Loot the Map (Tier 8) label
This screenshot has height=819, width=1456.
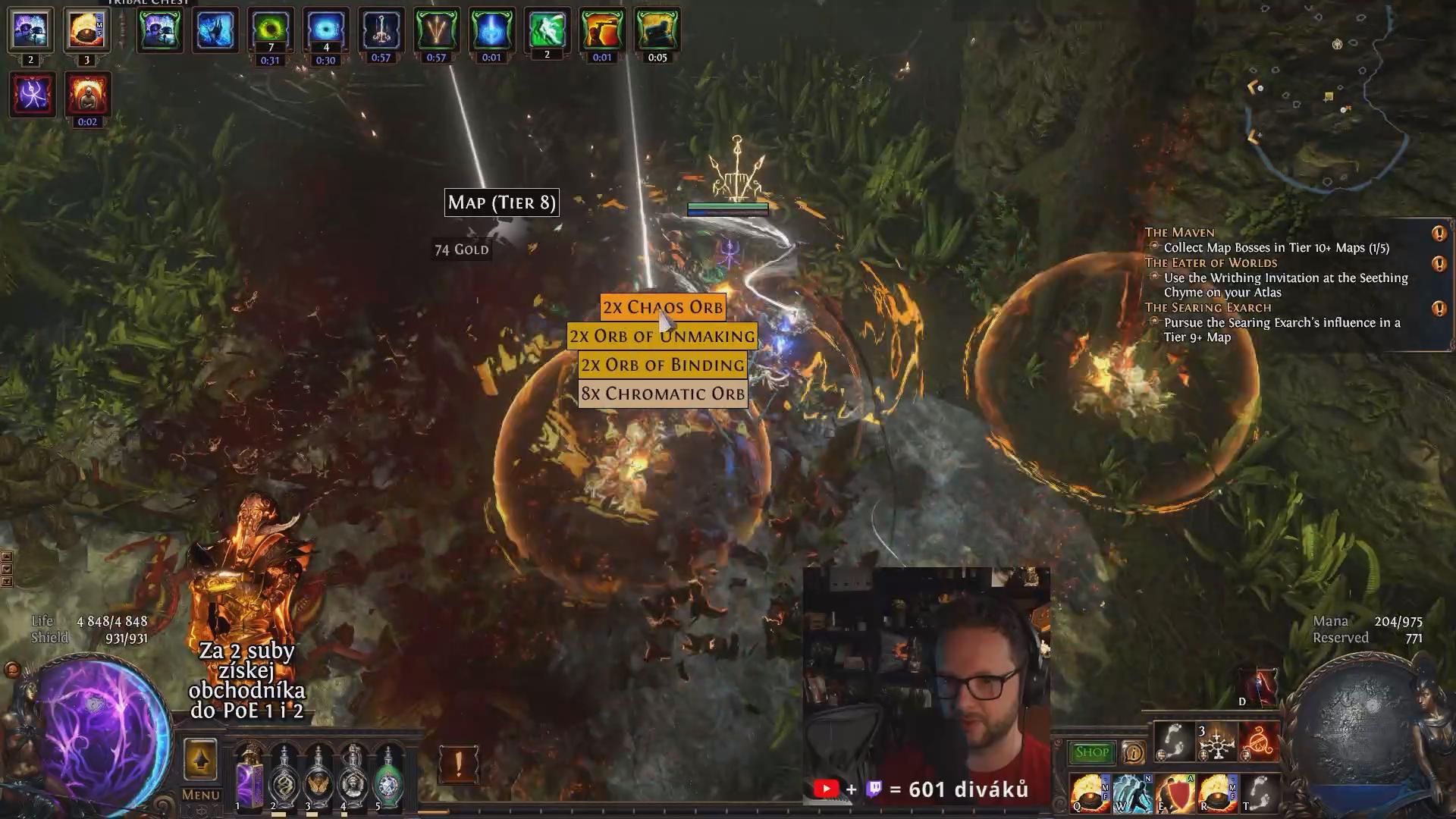point(501,202)
